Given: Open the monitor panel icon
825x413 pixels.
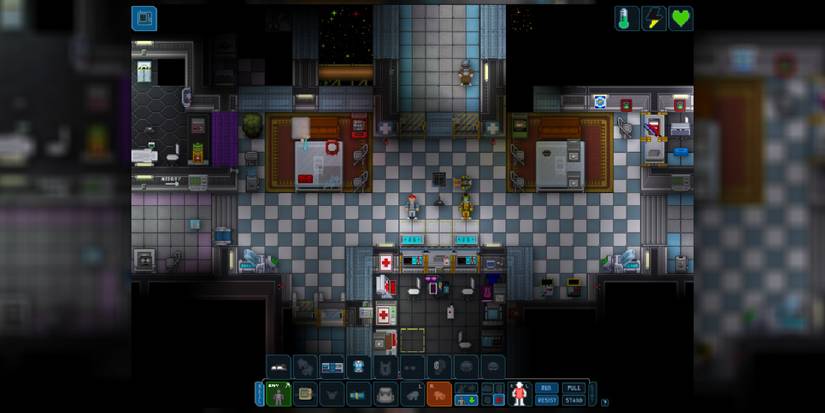Looking at the screenshot, I should [144, 18].
